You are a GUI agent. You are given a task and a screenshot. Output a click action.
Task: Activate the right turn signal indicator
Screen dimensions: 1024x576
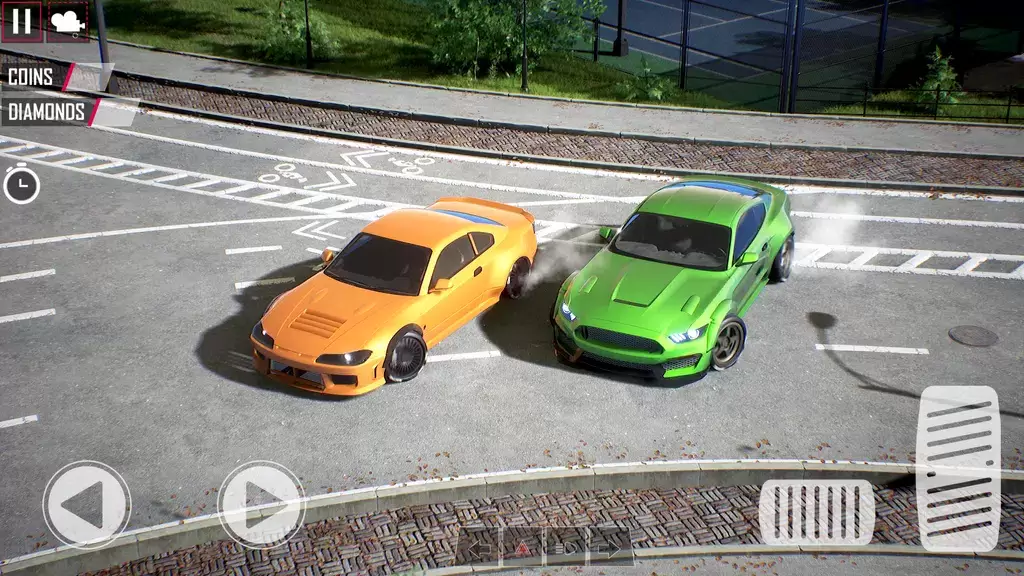click(x=608, y=547)
